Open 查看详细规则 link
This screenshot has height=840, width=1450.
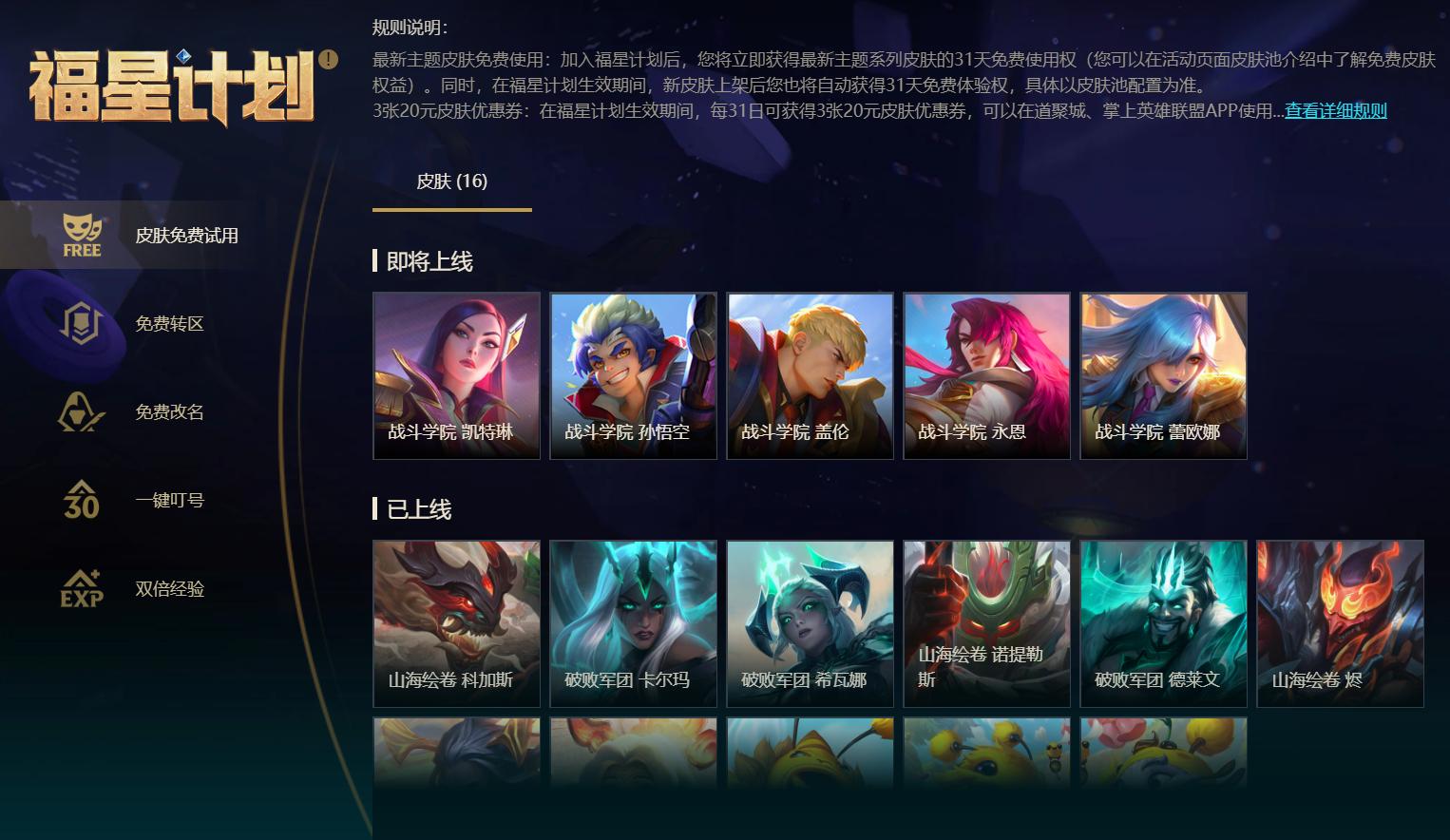click(x=1334, y=110)
